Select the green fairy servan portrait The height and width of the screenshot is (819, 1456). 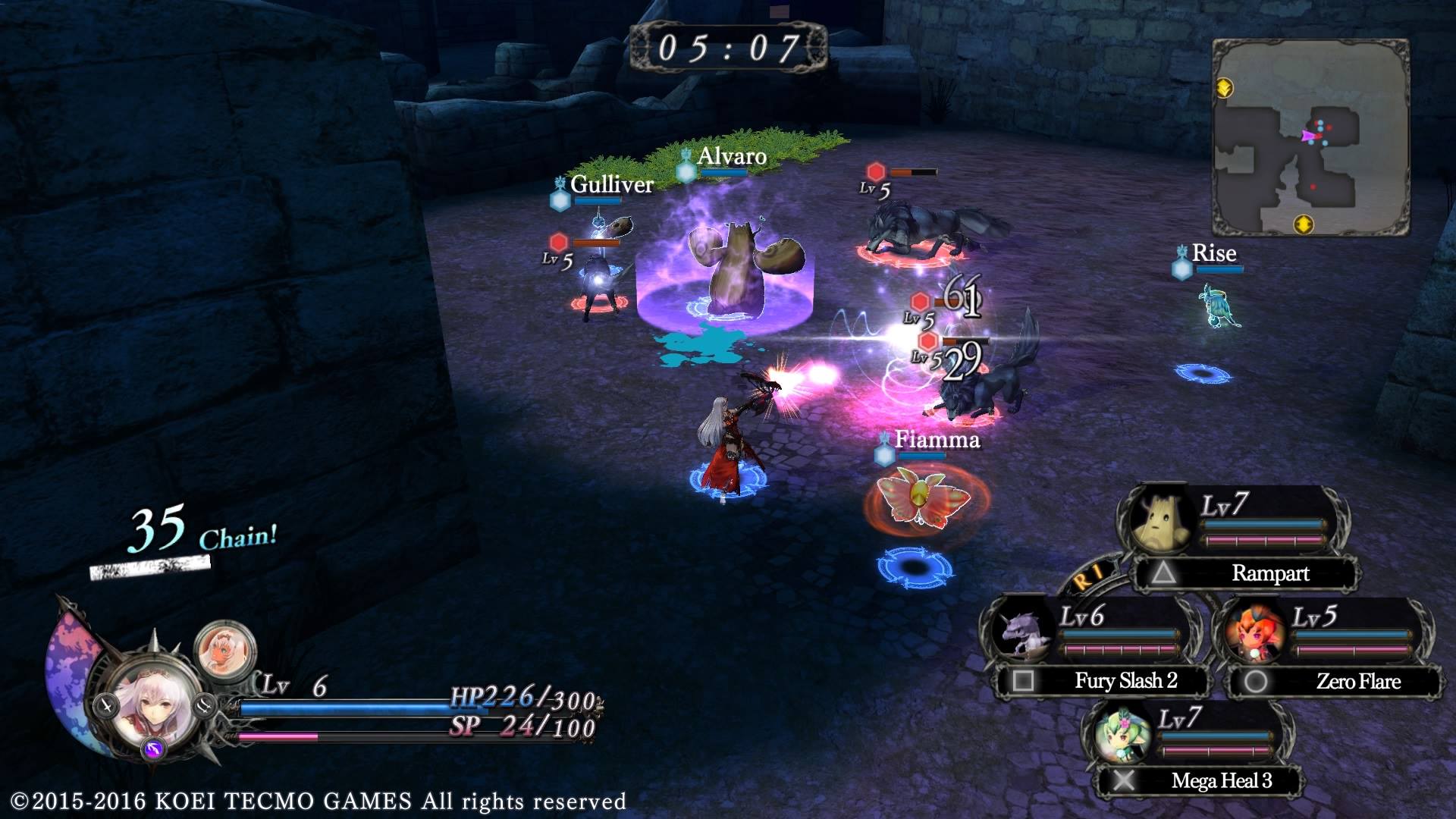[x=1121, y=733]
